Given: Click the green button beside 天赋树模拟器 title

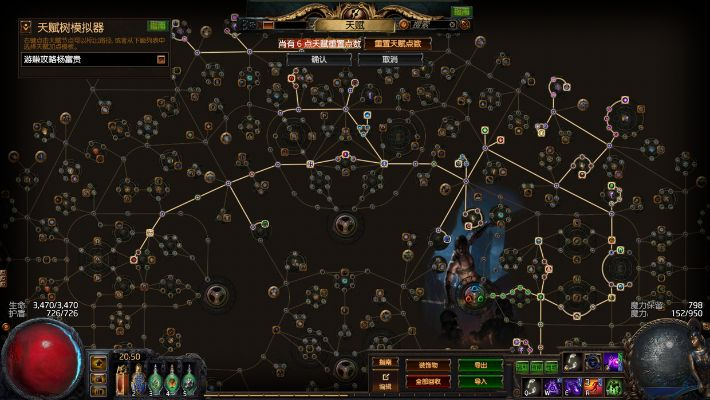Looking at the screenshot, I should 158,26.
